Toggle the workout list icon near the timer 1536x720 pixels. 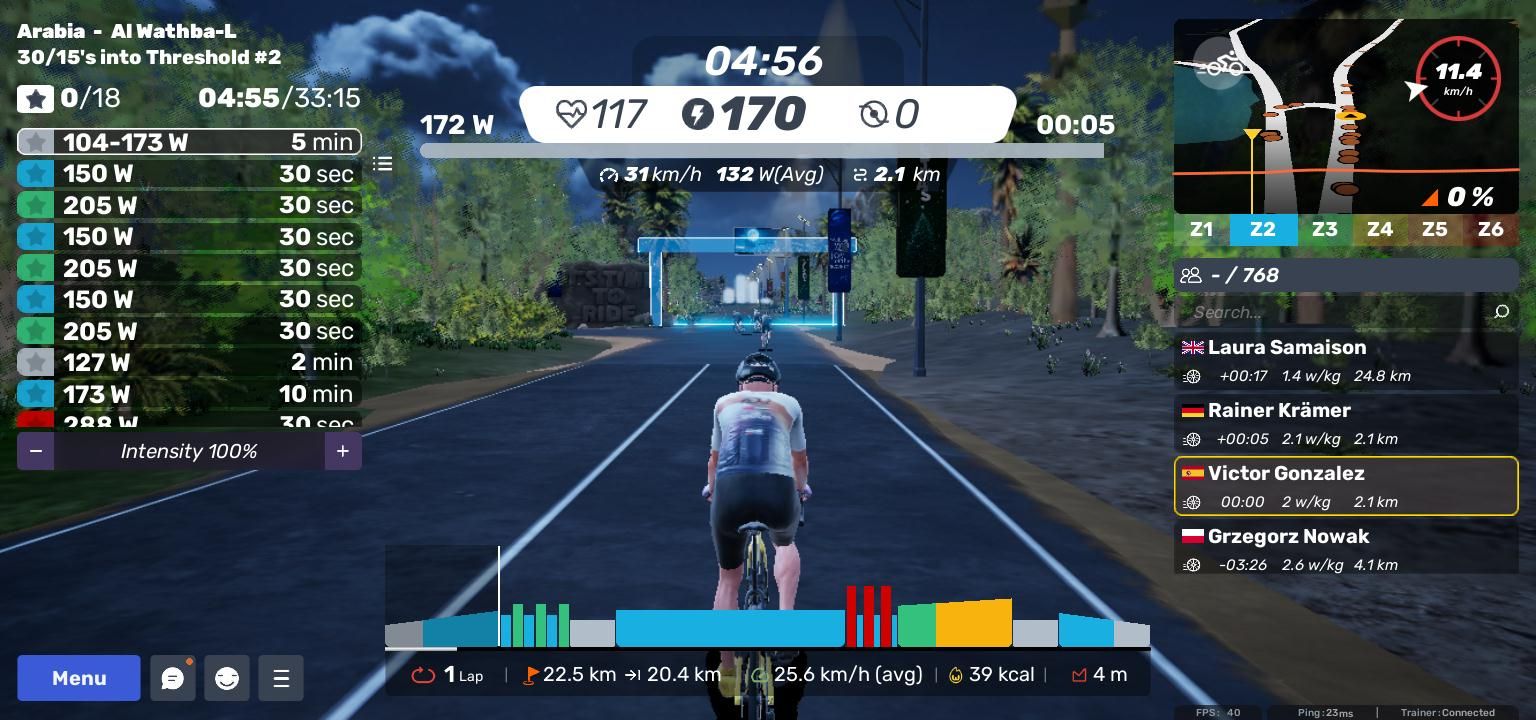click(383, 163)
